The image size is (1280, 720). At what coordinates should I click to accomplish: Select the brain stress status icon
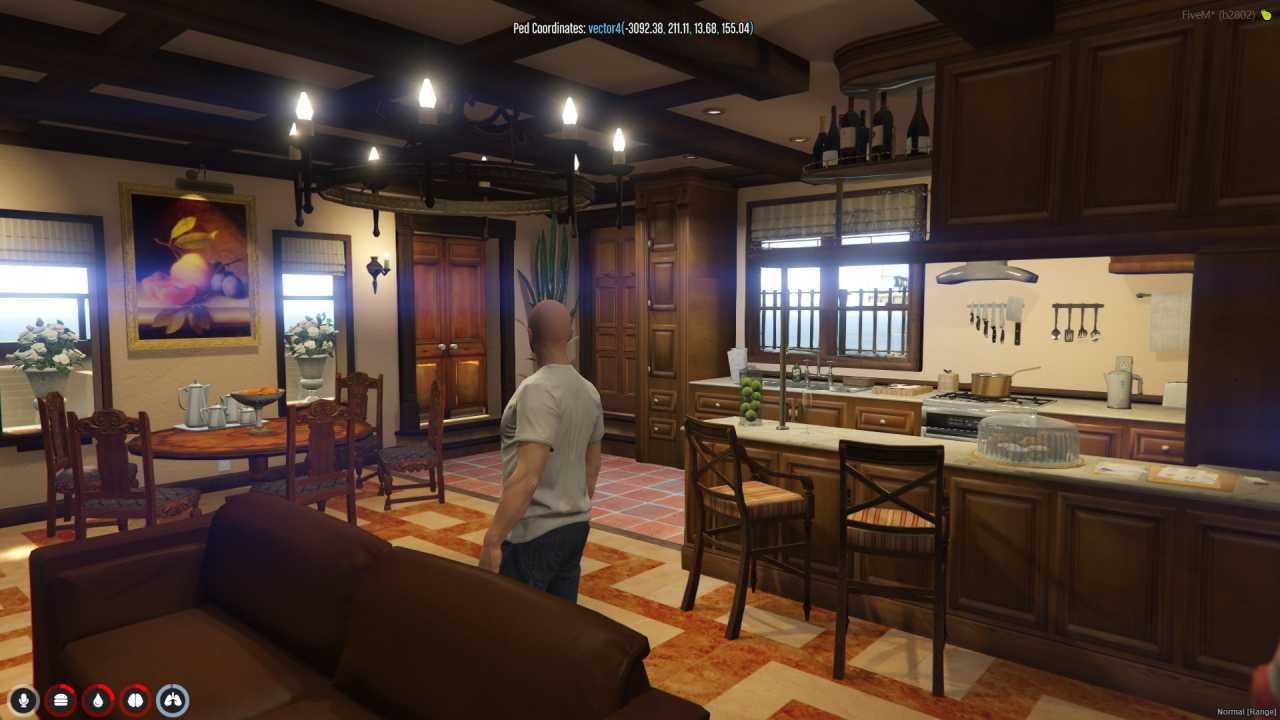point(135,700)
